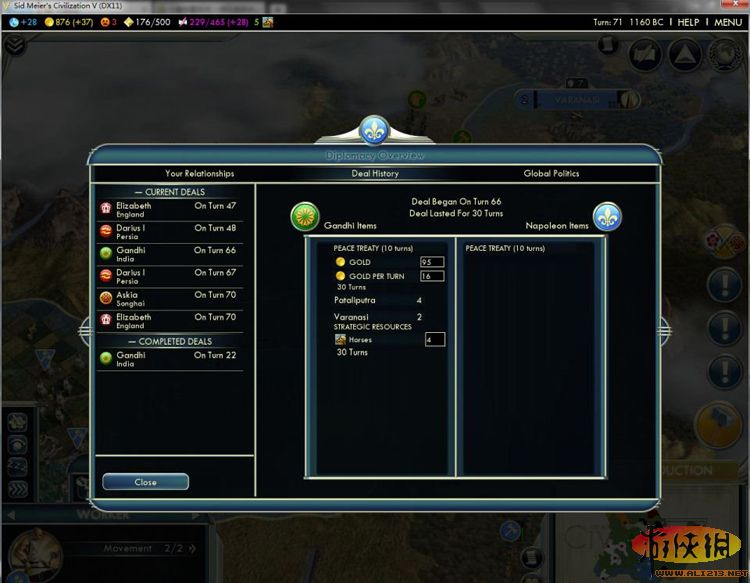This screenshot has height=583, width=750.
Task: View completed Gandhi deal from turn 22
Action: [x=170, y=360]
